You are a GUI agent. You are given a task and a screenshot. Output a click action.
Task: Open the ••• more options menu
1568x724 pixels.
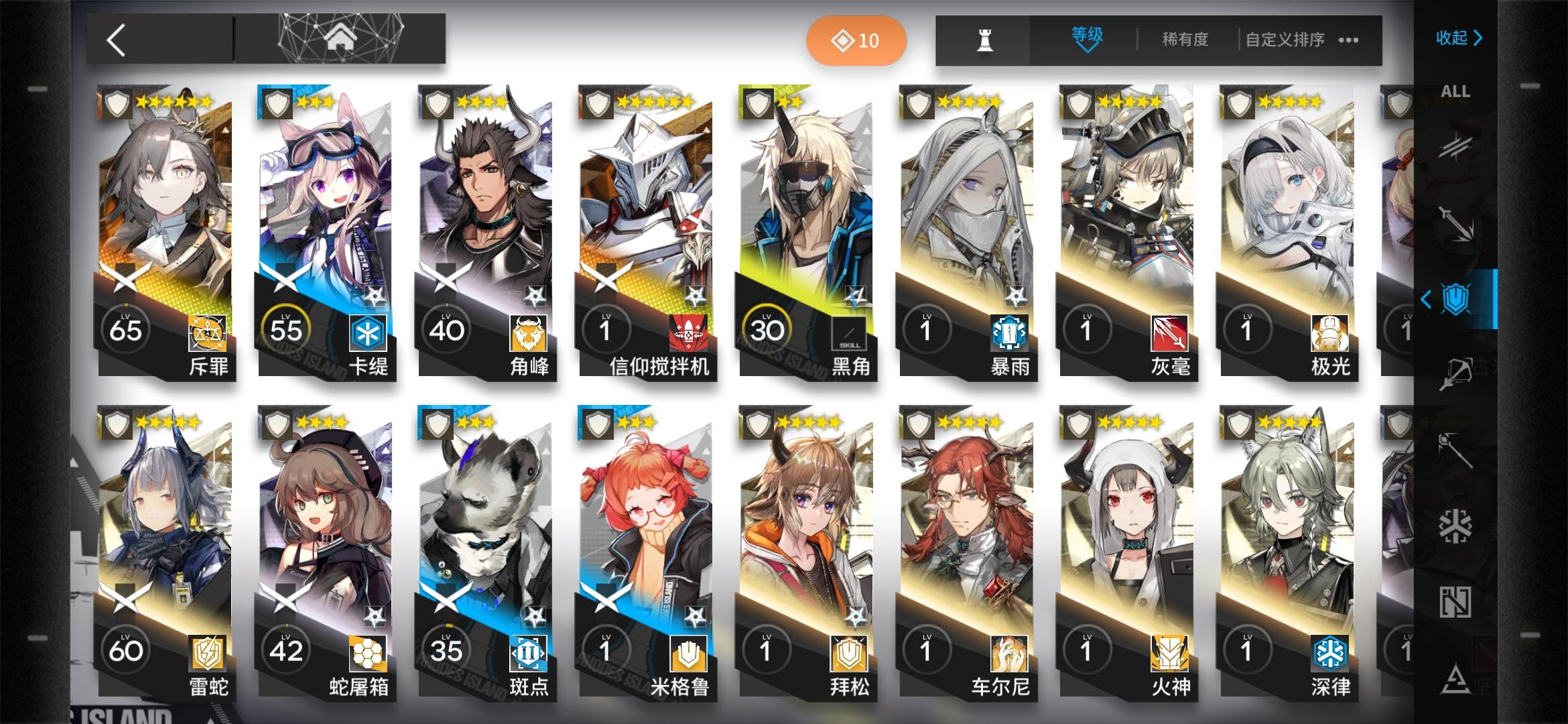coord(1347,40)
